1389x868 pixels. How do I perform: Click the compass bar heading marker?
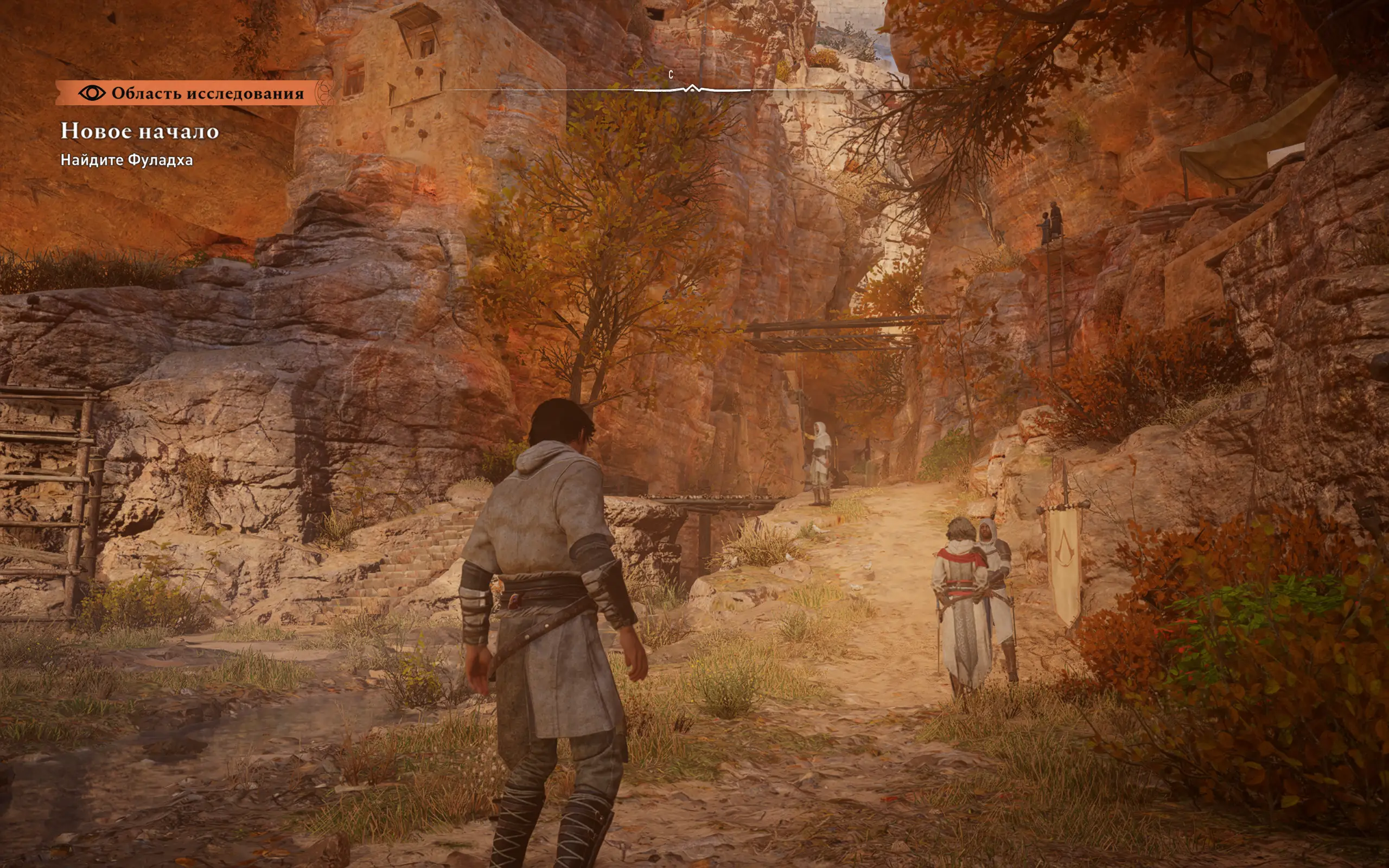[693, 88]
